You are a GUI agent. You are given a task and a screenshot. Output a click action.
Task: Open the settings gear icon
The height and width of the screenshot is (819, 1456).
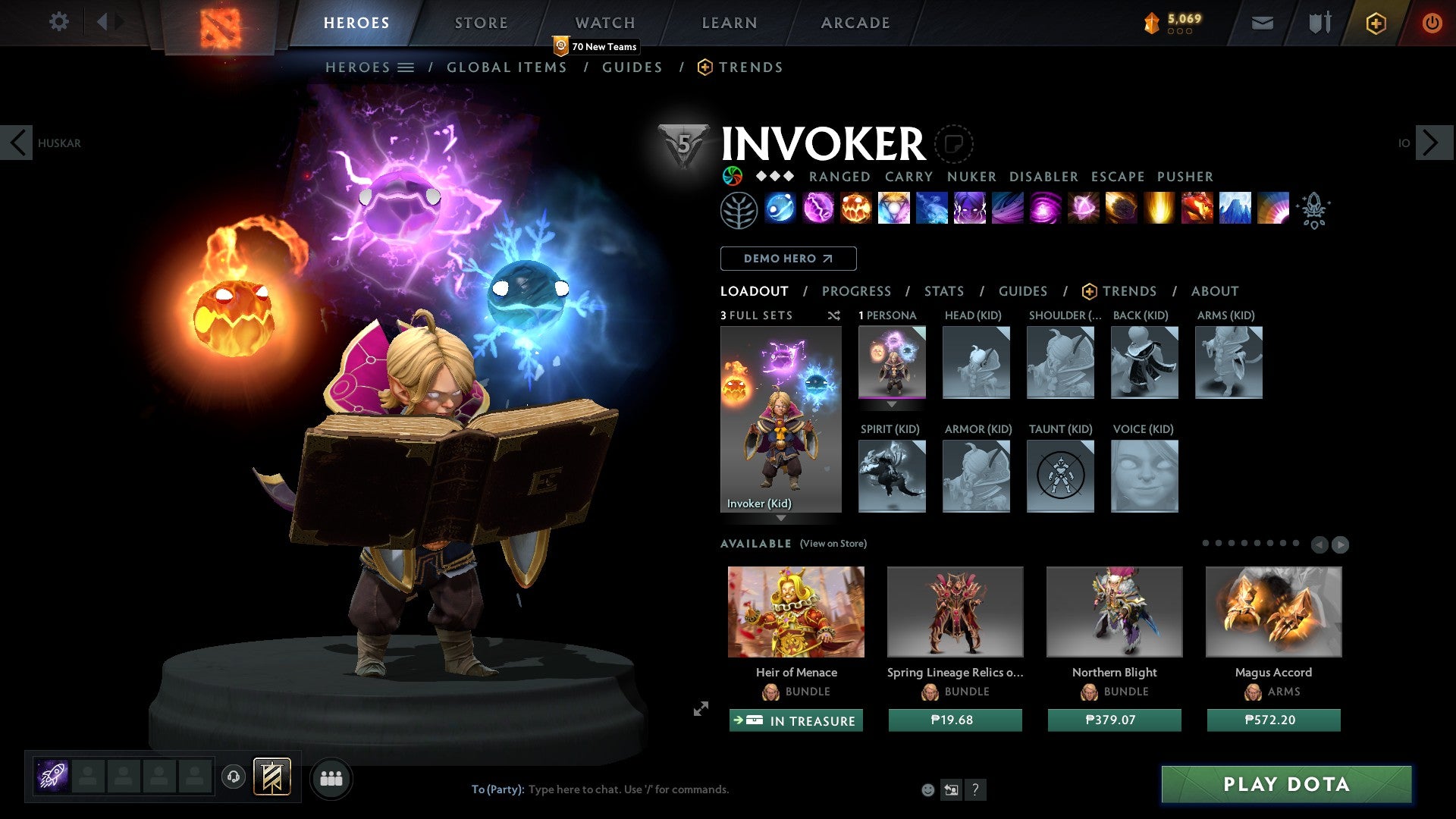point(58,22)
